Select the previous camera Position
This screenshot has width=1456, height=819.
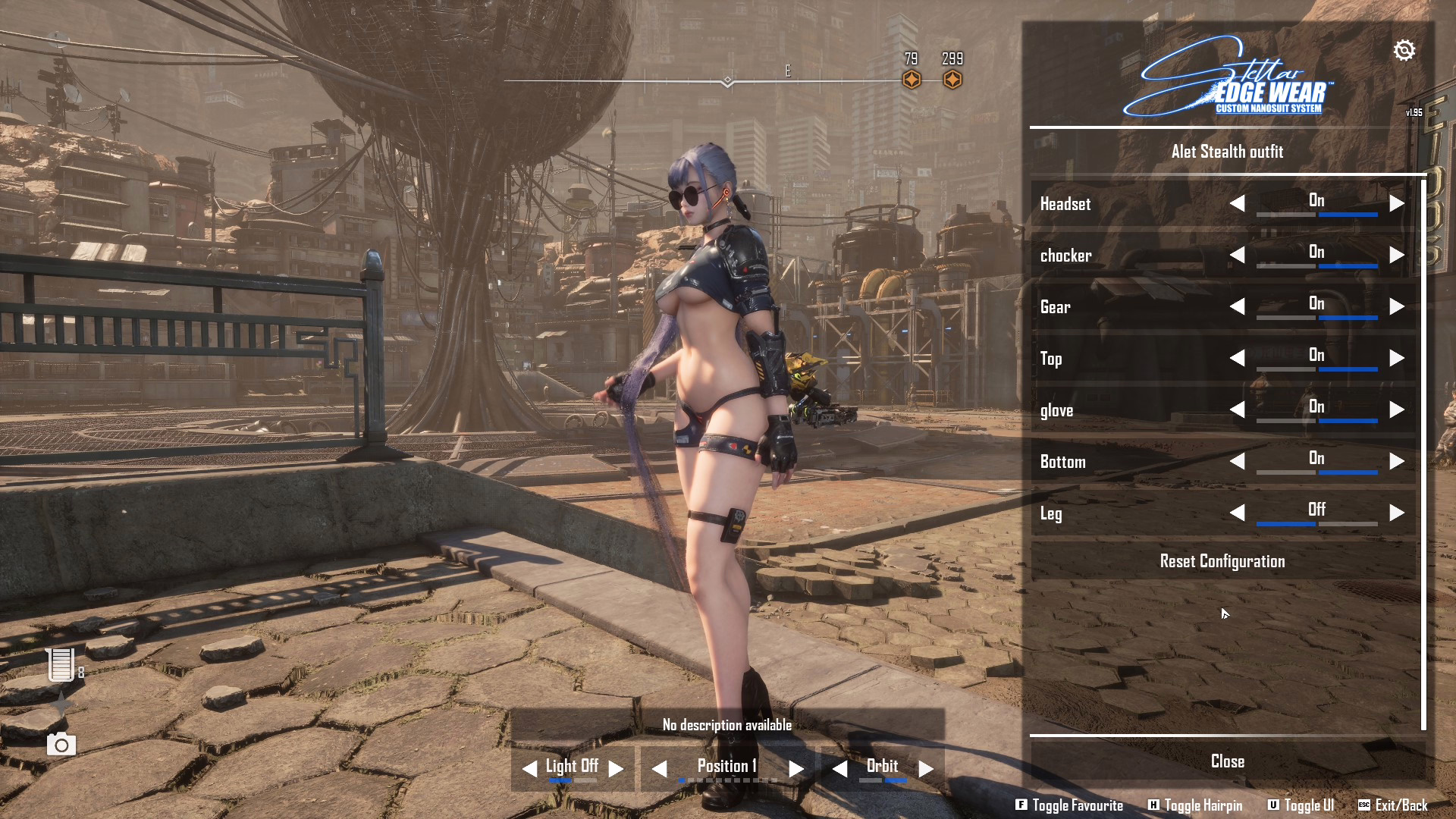coord(660,769)
